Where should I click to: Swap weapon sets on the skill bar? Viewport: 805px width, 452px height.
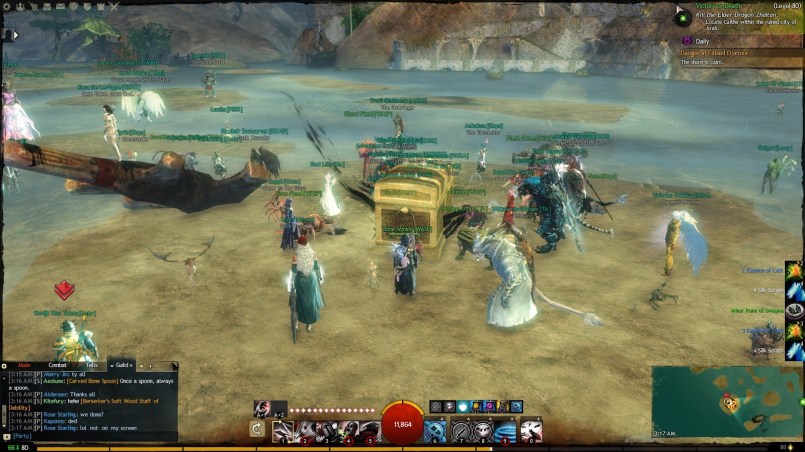pyautogui.click(x=257, y=429)
